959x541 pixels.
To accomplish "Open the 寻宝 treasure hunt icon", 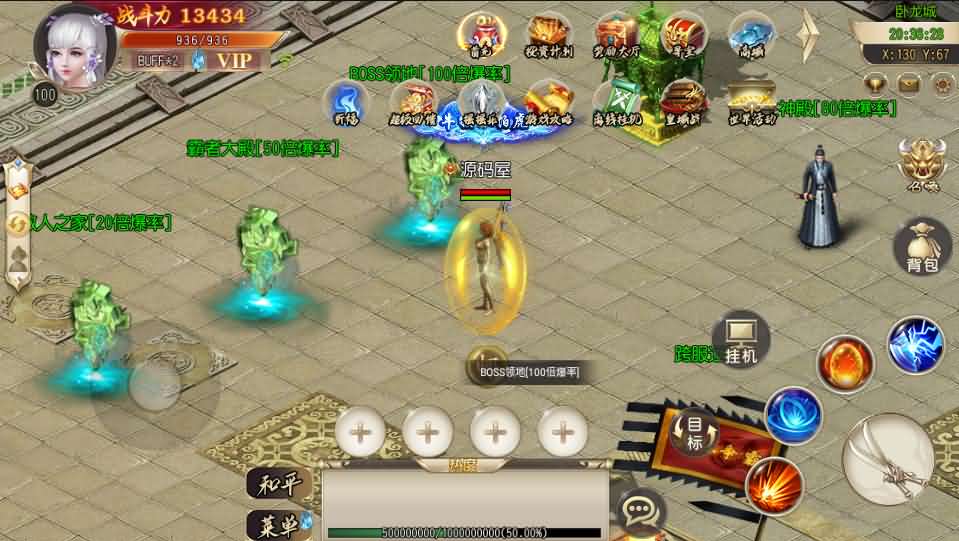I will click(684, 35).
